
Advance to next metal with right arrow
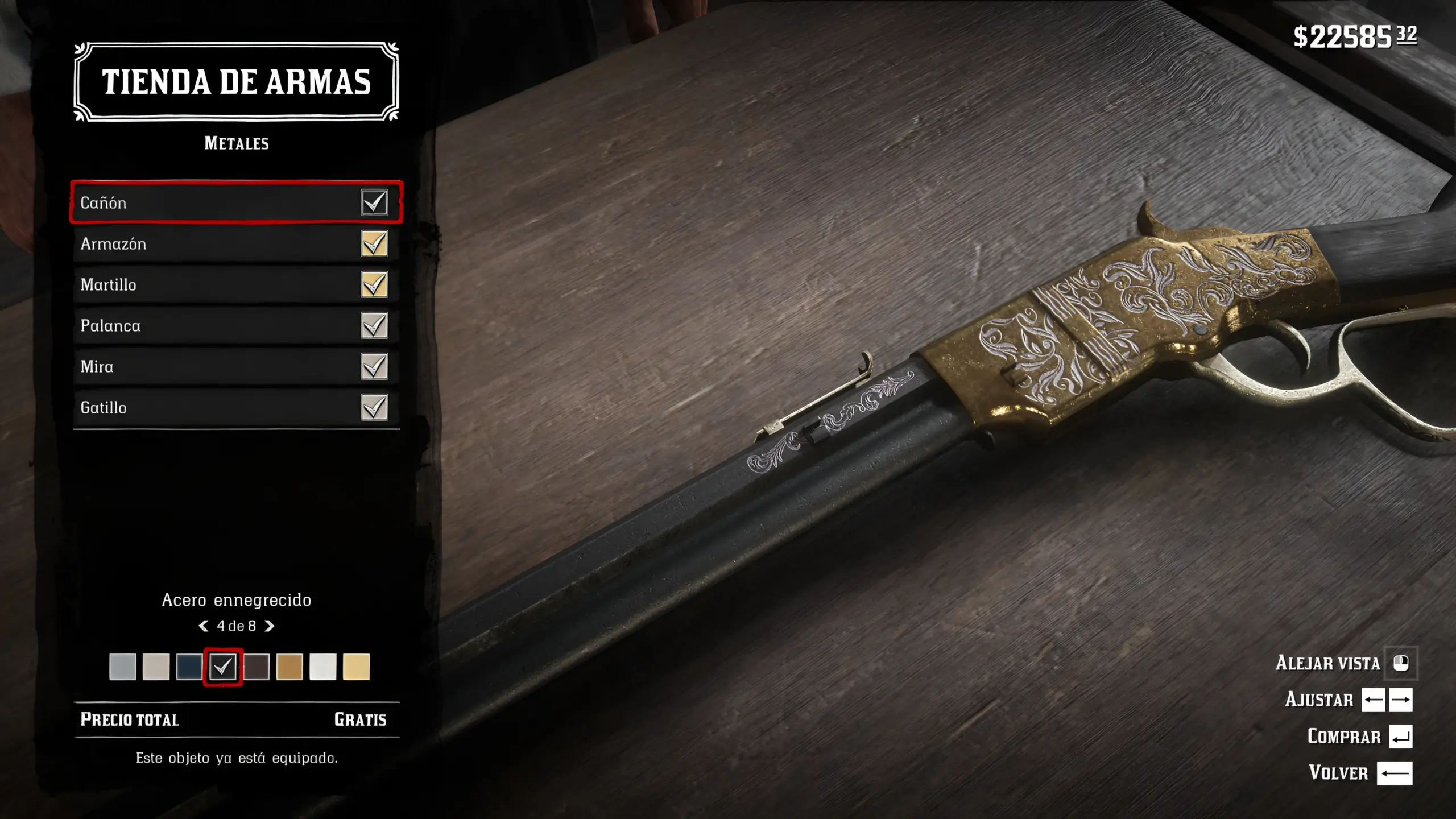pyautogui.click(x=270, y=626)
